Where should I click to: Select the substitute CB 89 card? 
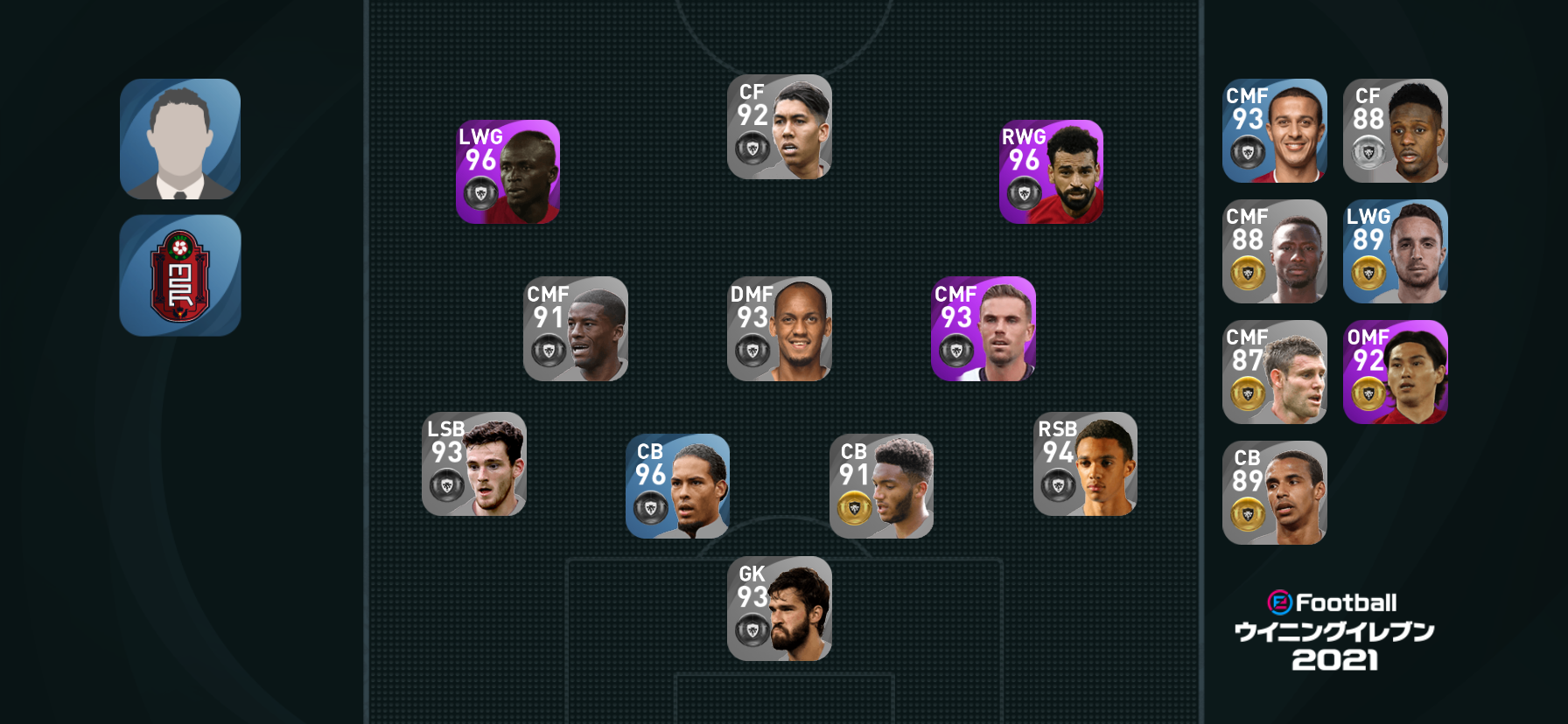(1275, 493)
